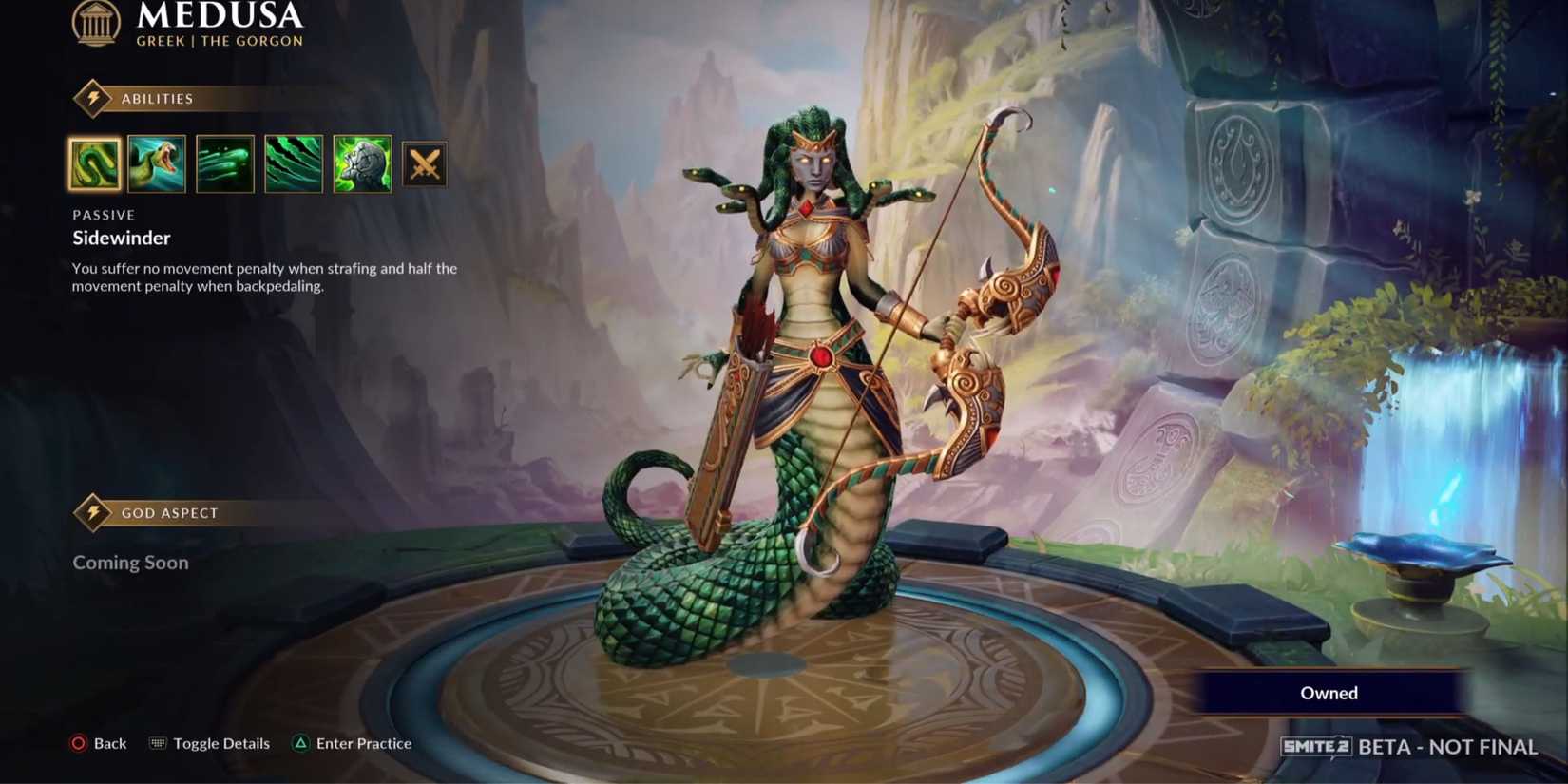Click the crossed-swords basic attack icon
Screen dimensions: 1568x784
[425, 163]
